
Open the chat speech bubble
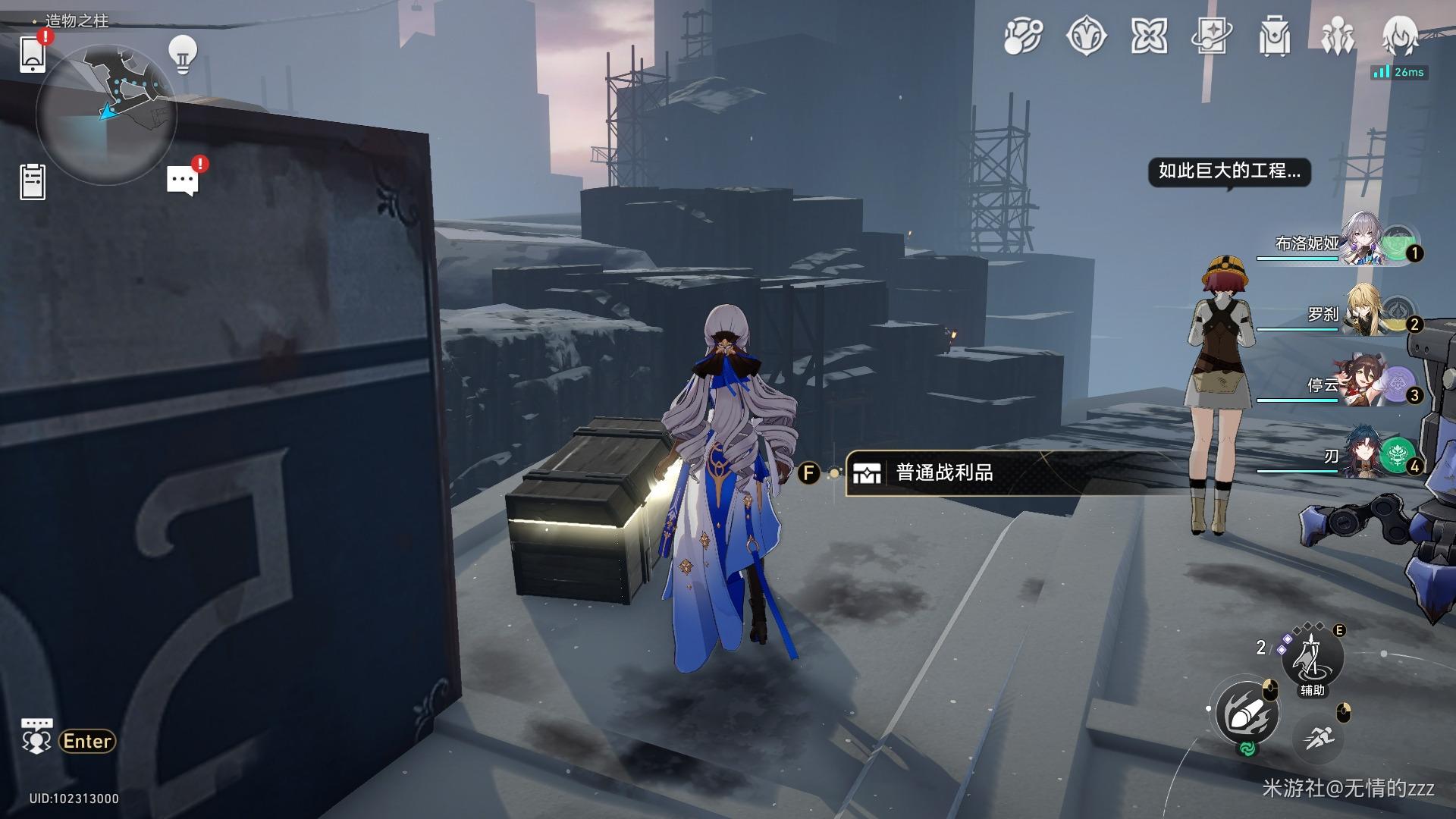coord(182,181)
